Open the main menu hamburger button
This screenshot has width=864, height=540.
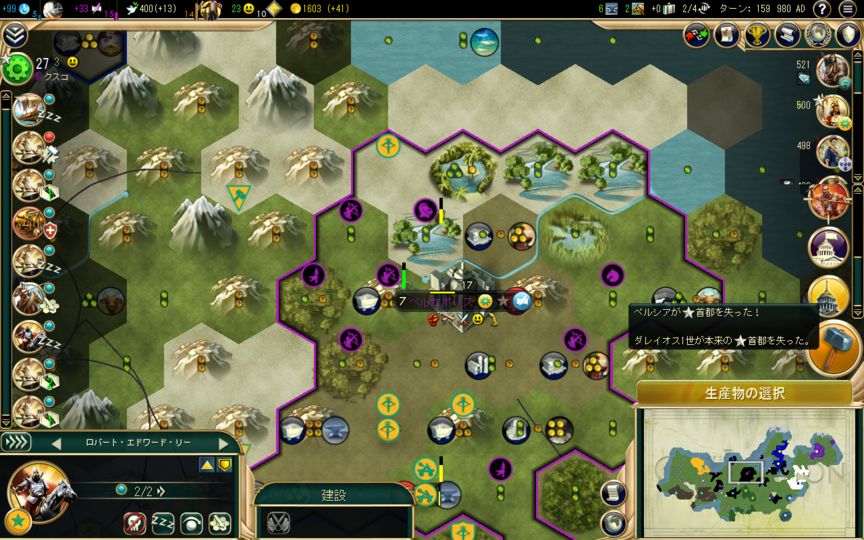(849, 9)
